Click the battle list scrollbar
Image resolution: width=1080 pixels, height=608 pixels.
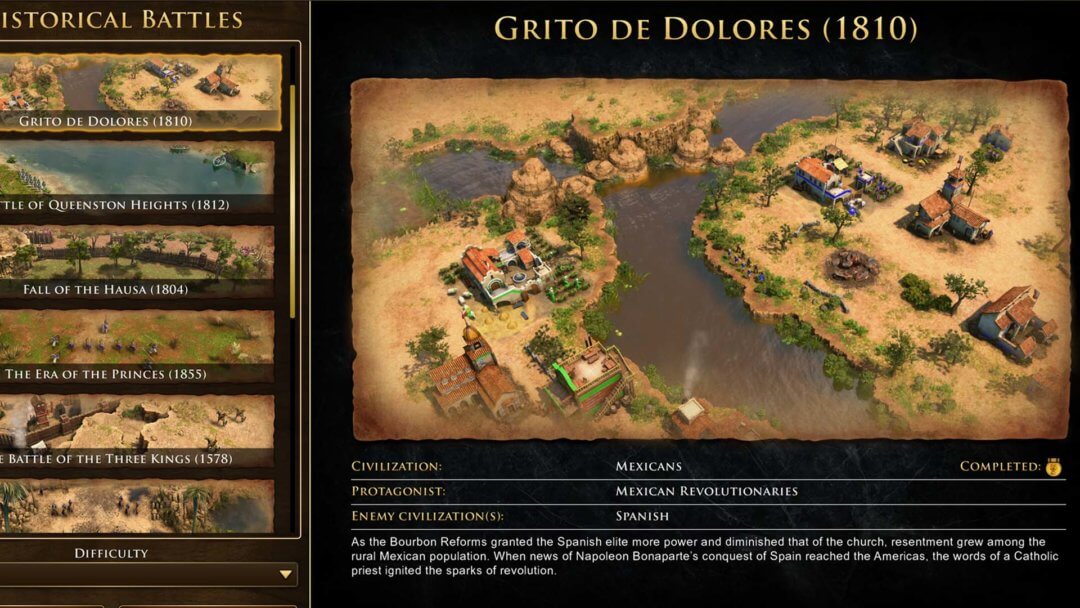pyautogui.click(x=293, y=200)
